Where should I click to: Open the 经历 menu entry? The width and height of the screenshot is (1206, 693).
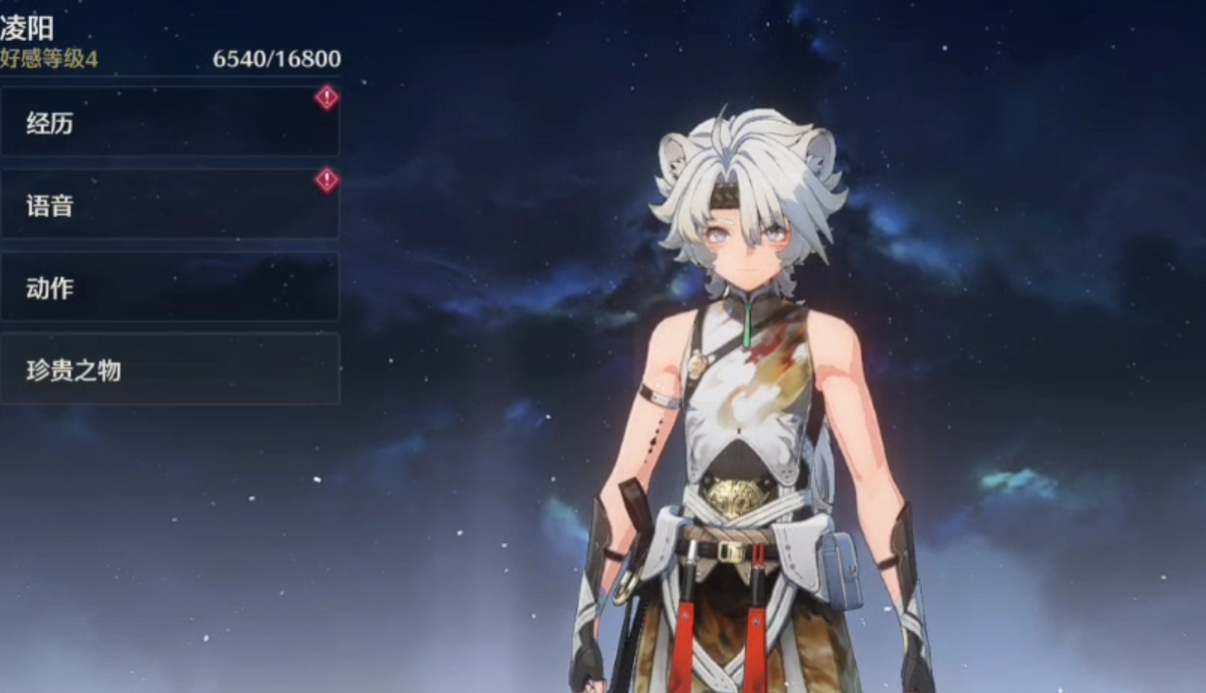click(169, 123)
